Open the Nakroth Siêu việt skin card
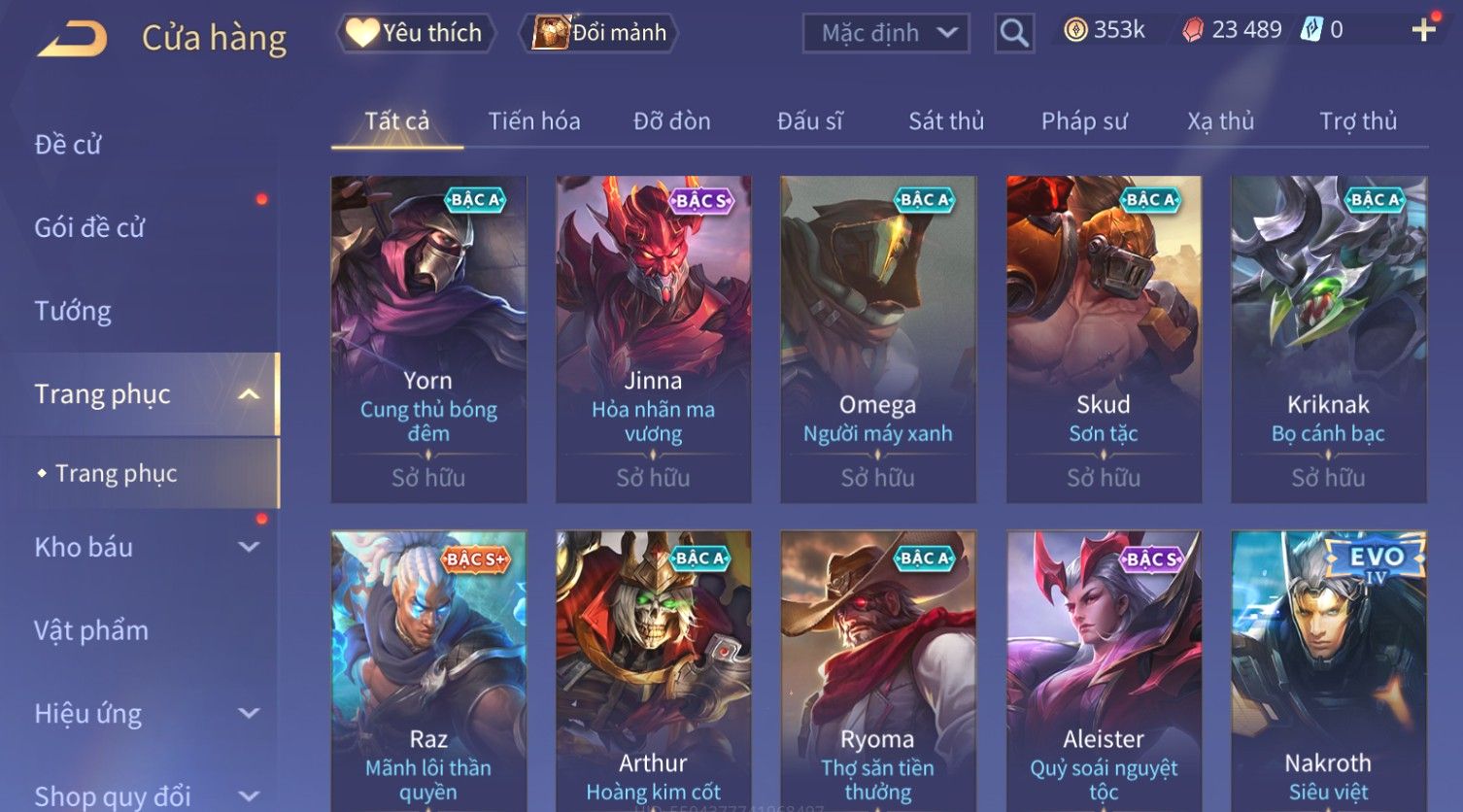1463x812 pixels. (1328, 670)
